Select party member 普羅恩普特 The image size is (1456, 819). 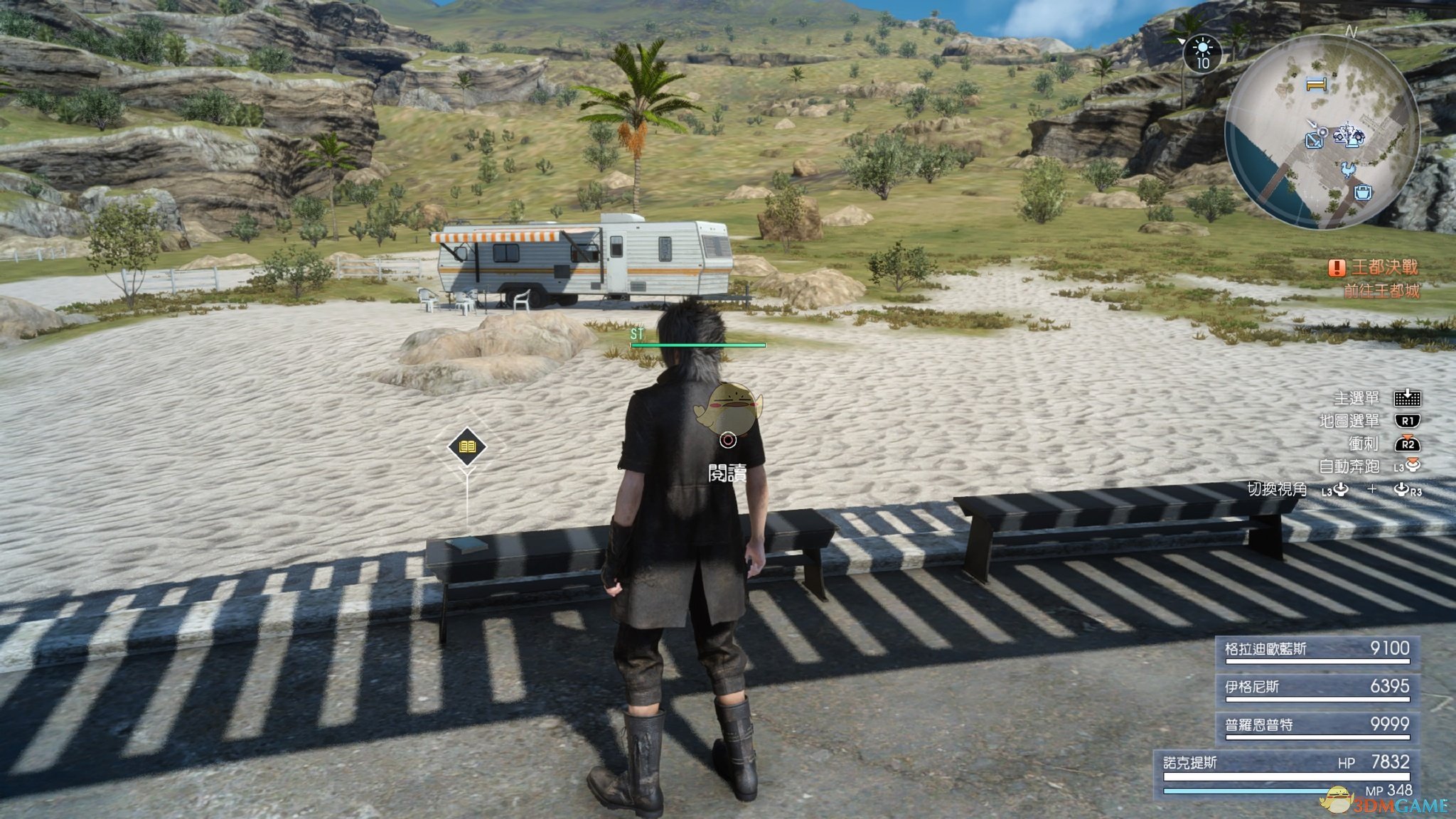(1317, 726)
